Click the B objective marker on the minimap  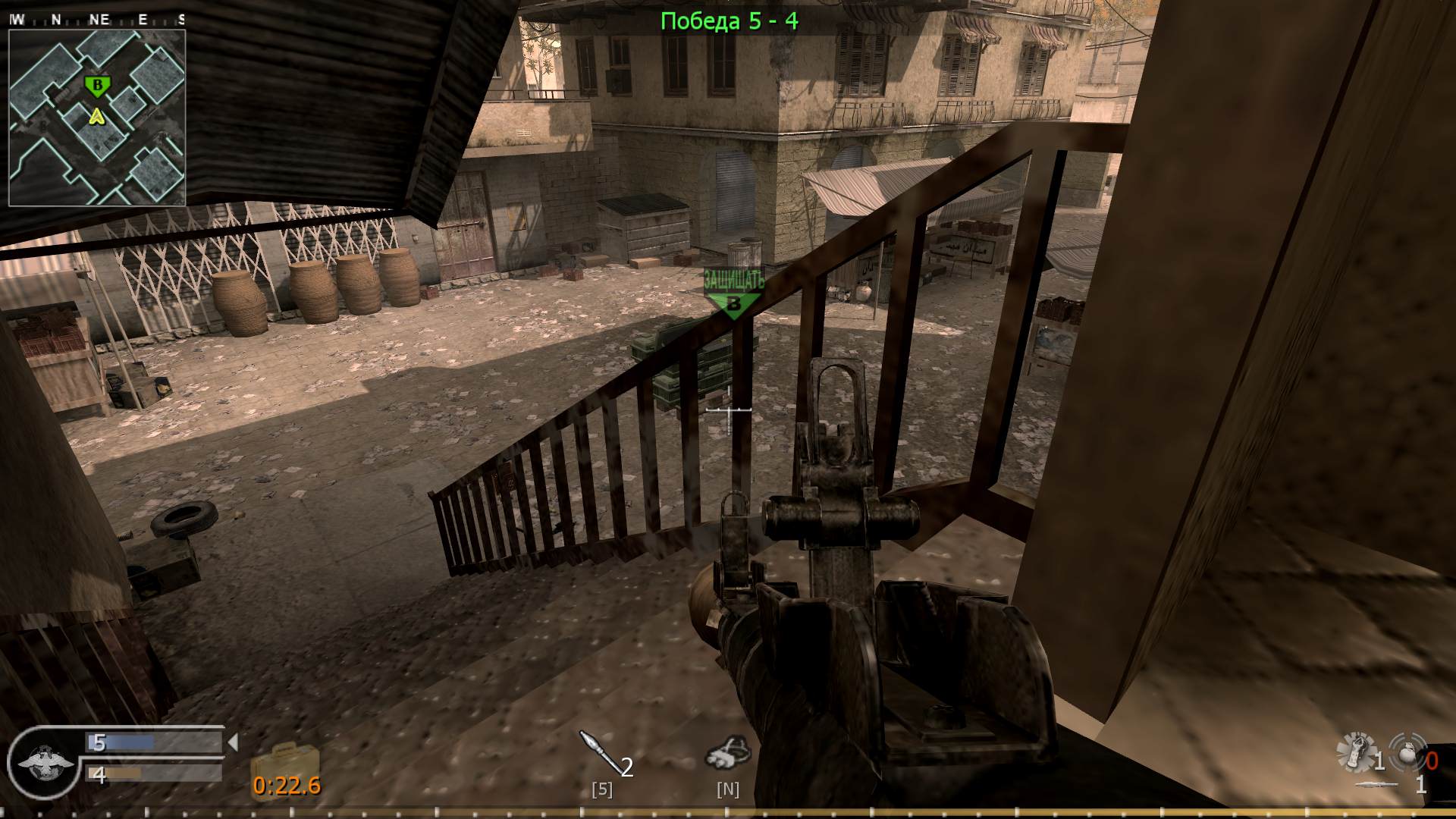96,86
